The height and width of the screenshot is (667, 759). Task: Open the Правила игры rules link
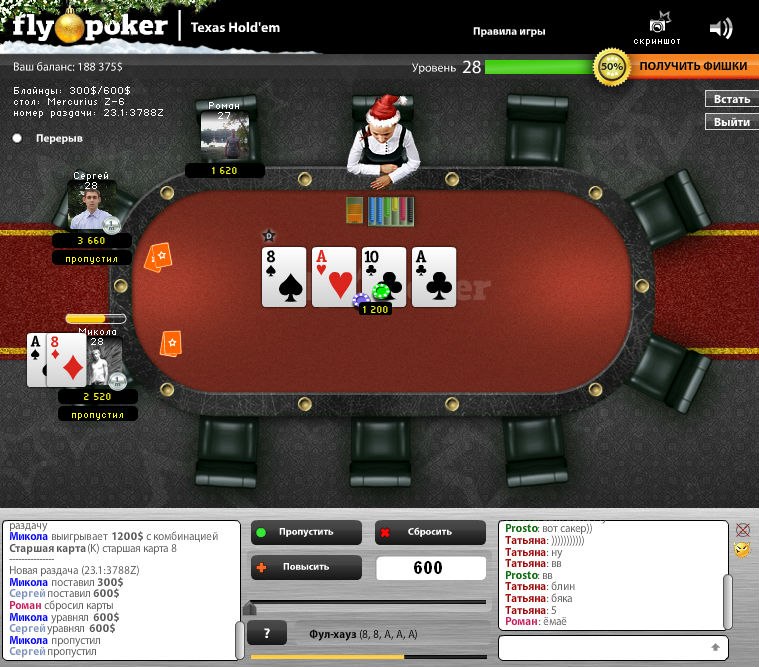pos(509,31)
